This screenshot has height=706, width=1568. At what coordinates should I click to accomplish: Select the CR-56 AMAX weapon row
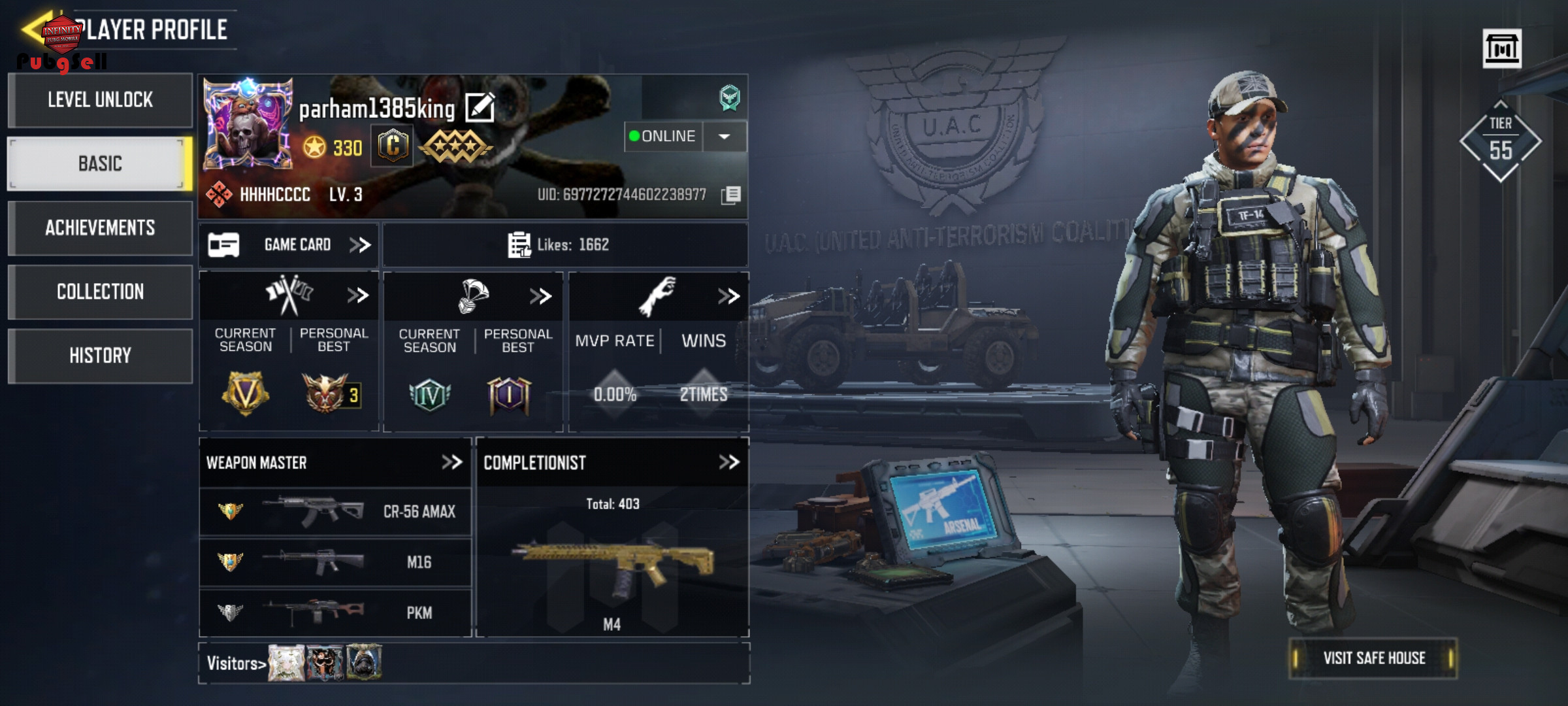click(x=335, y=511)
